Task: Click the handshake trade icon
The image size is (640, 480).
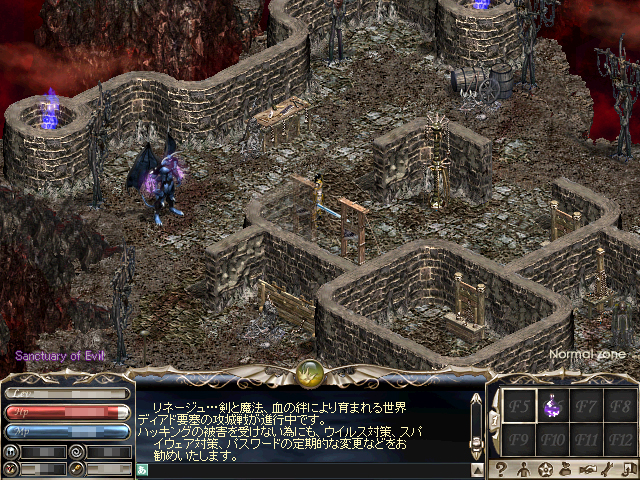Action: click(590, 469)
